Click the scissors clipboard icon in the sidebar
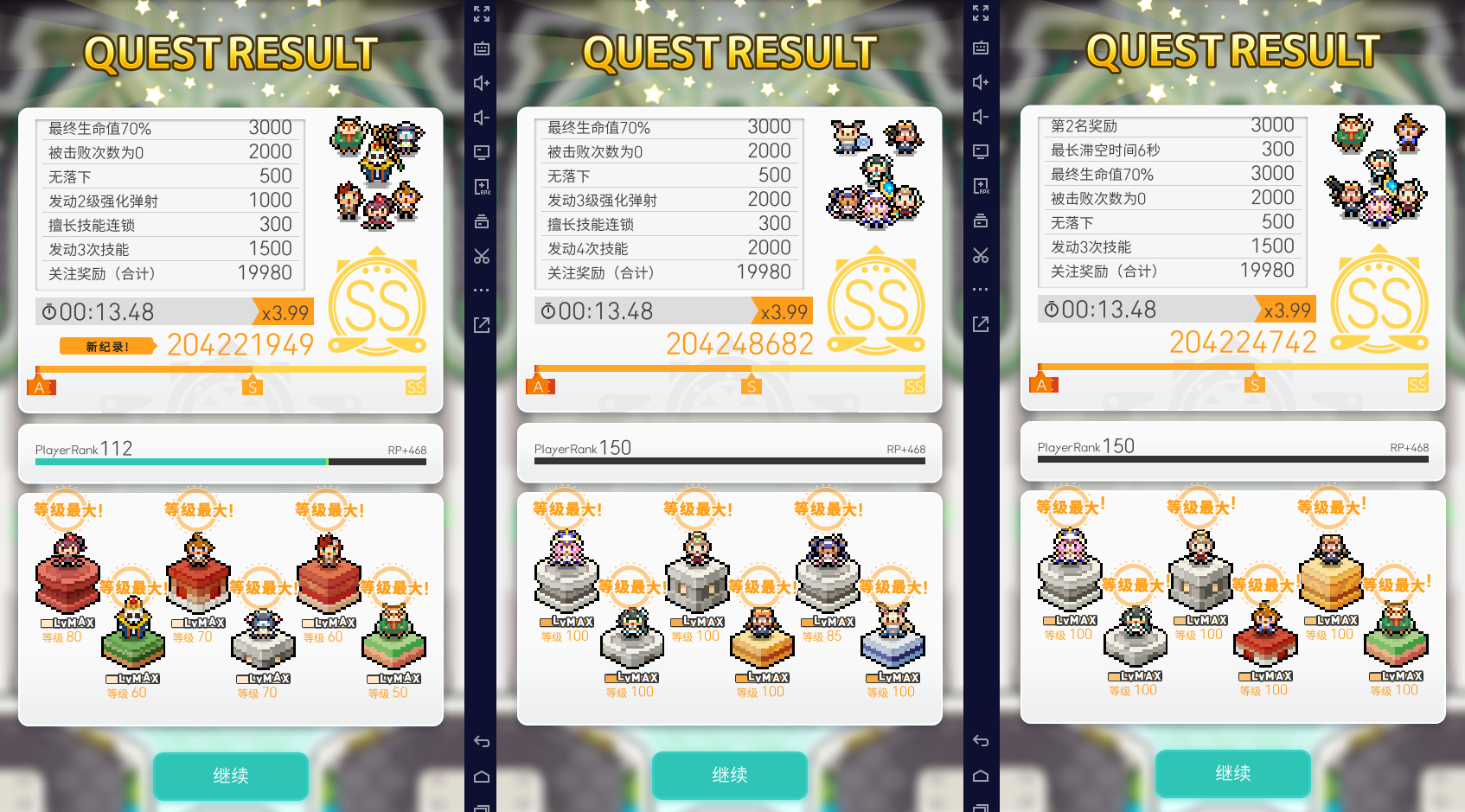1465x812 pixels. [x=482, y=256]
